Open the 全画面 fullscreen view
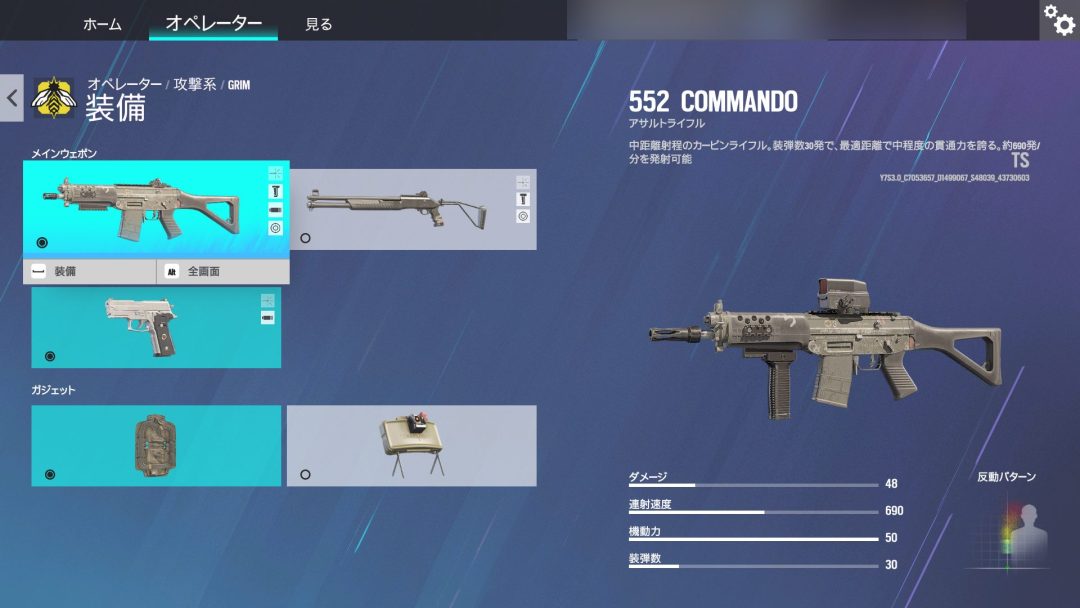This screenshot has width=1080, height=608. pyautogui.click(x=223, y=271)
